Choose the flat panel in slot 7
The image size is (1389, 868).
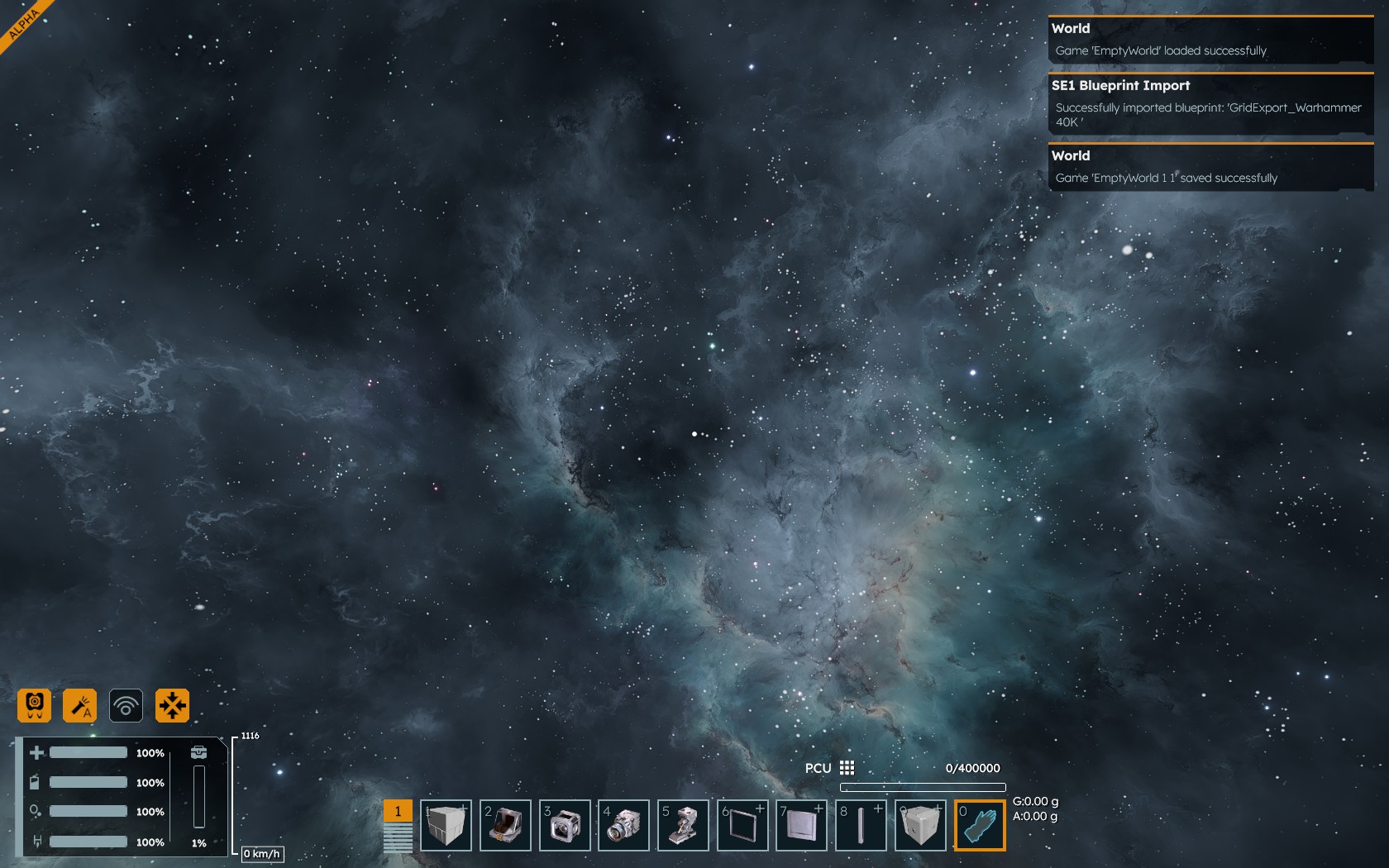pos(802,825)
